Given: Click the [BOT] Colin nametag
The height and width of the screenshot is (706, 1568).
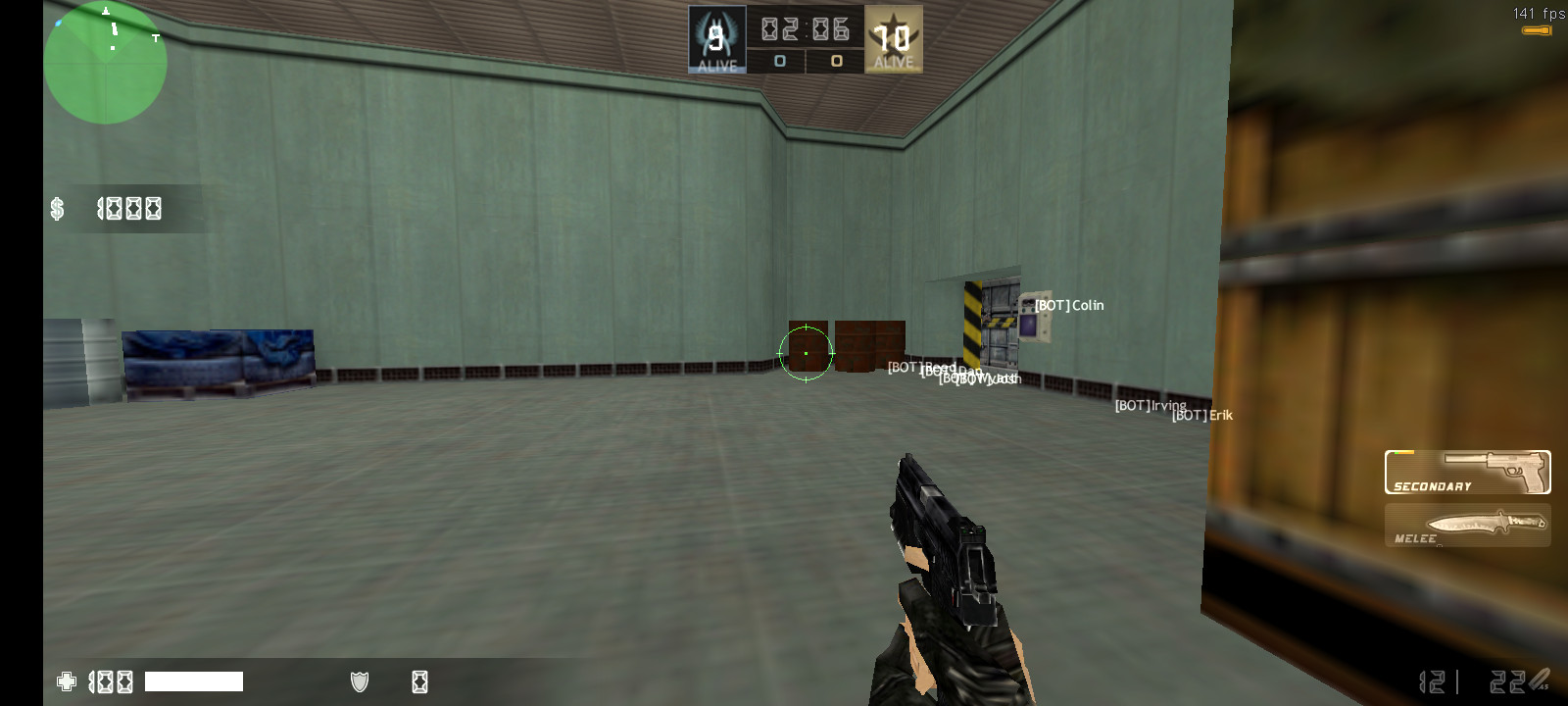Looking at the screenshot, I should pos(1069,305).
